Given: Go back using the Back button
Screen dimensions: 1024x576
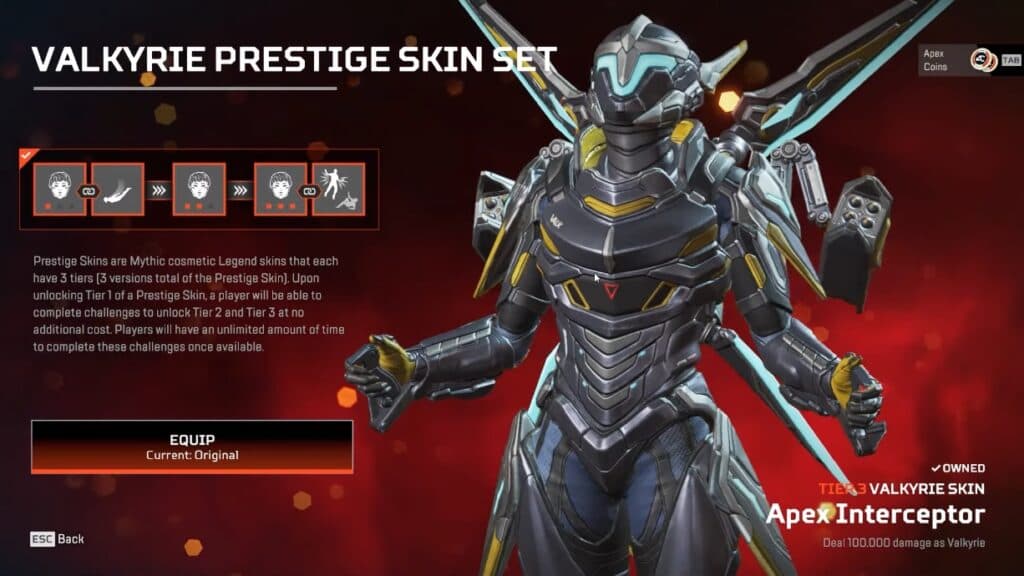Looking at the screenshot, I should 58,539.
